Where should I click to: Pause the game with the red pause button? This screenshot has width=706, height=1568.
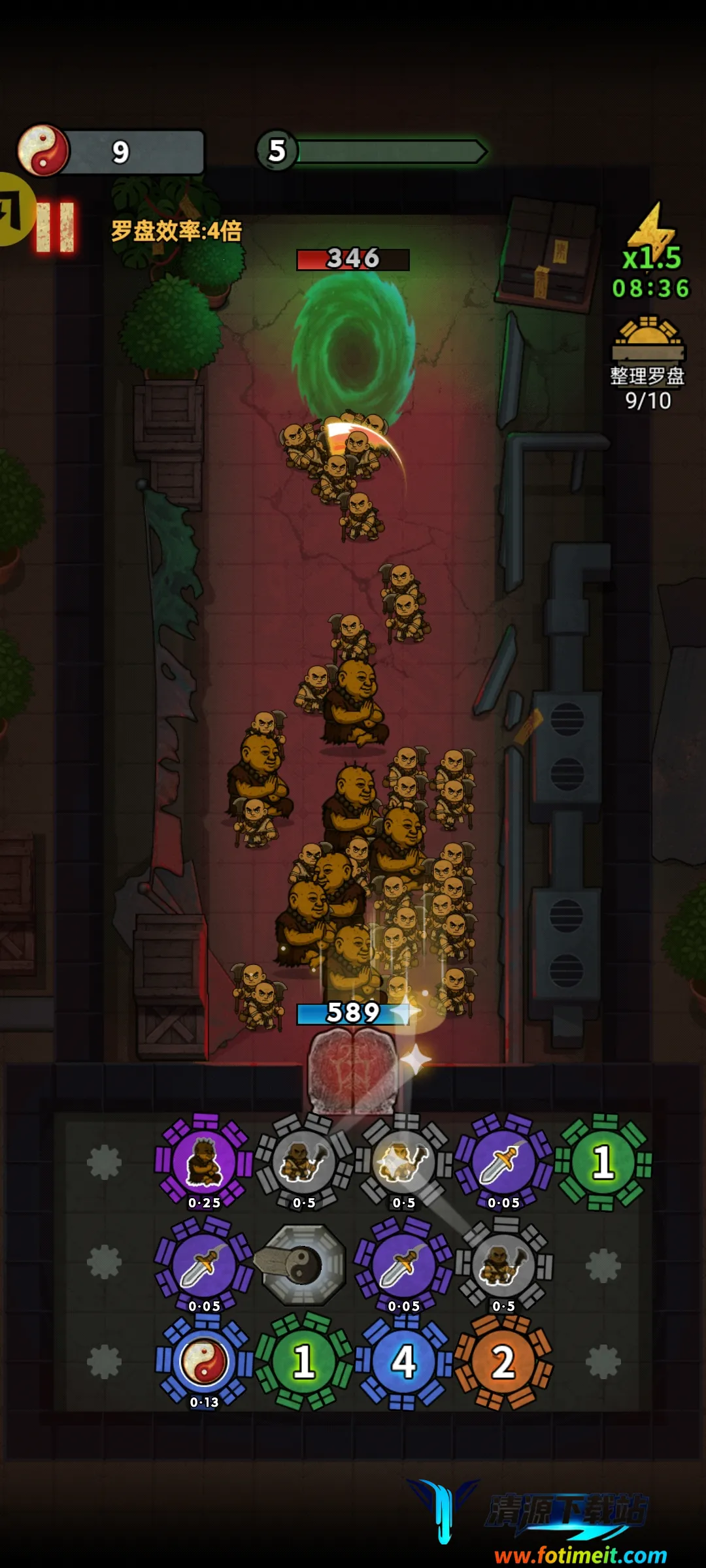[56, 227]
